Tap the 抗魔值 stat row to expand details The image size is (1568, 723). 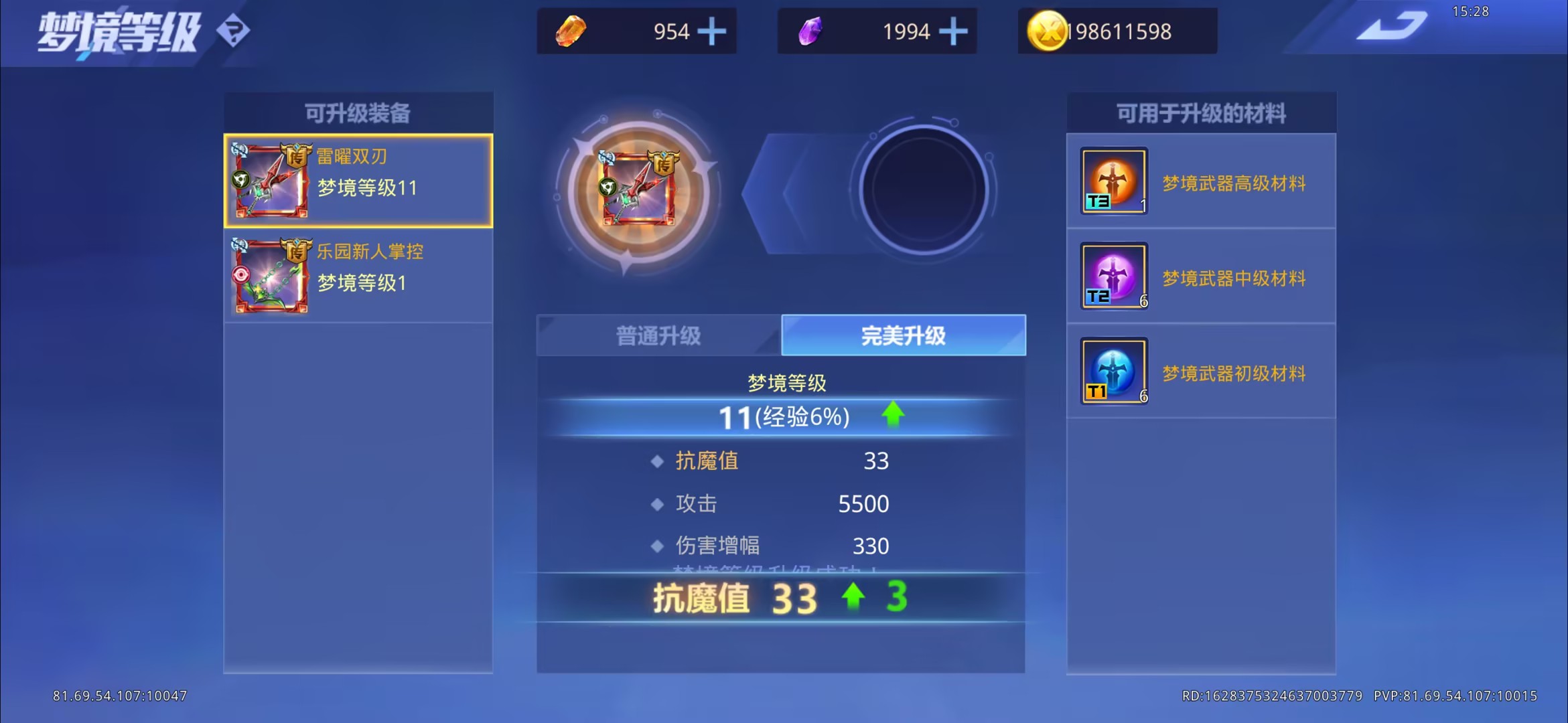point(774,461)
